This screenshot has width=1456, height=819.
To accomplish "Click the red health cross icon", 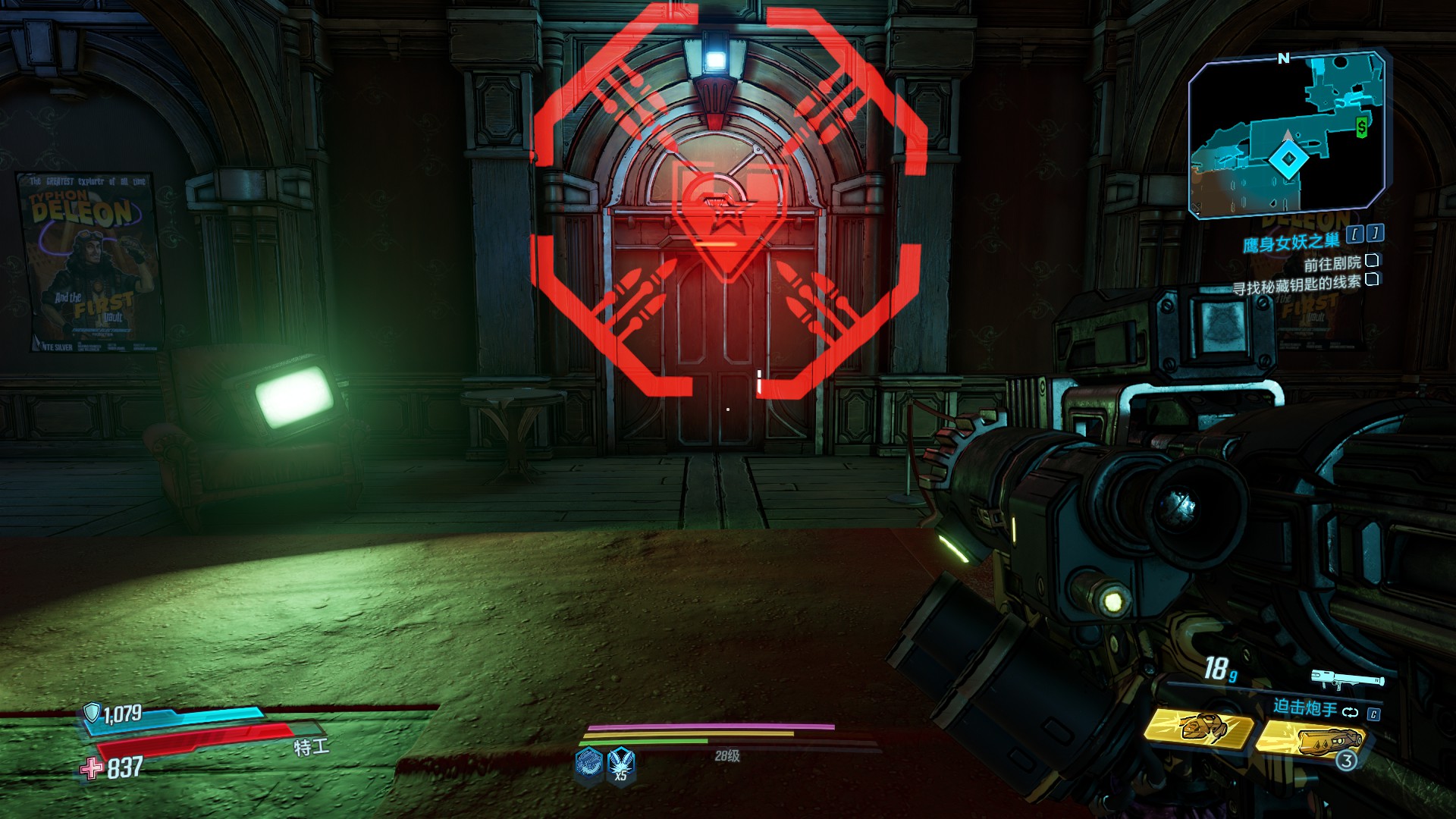I will 93,768.
